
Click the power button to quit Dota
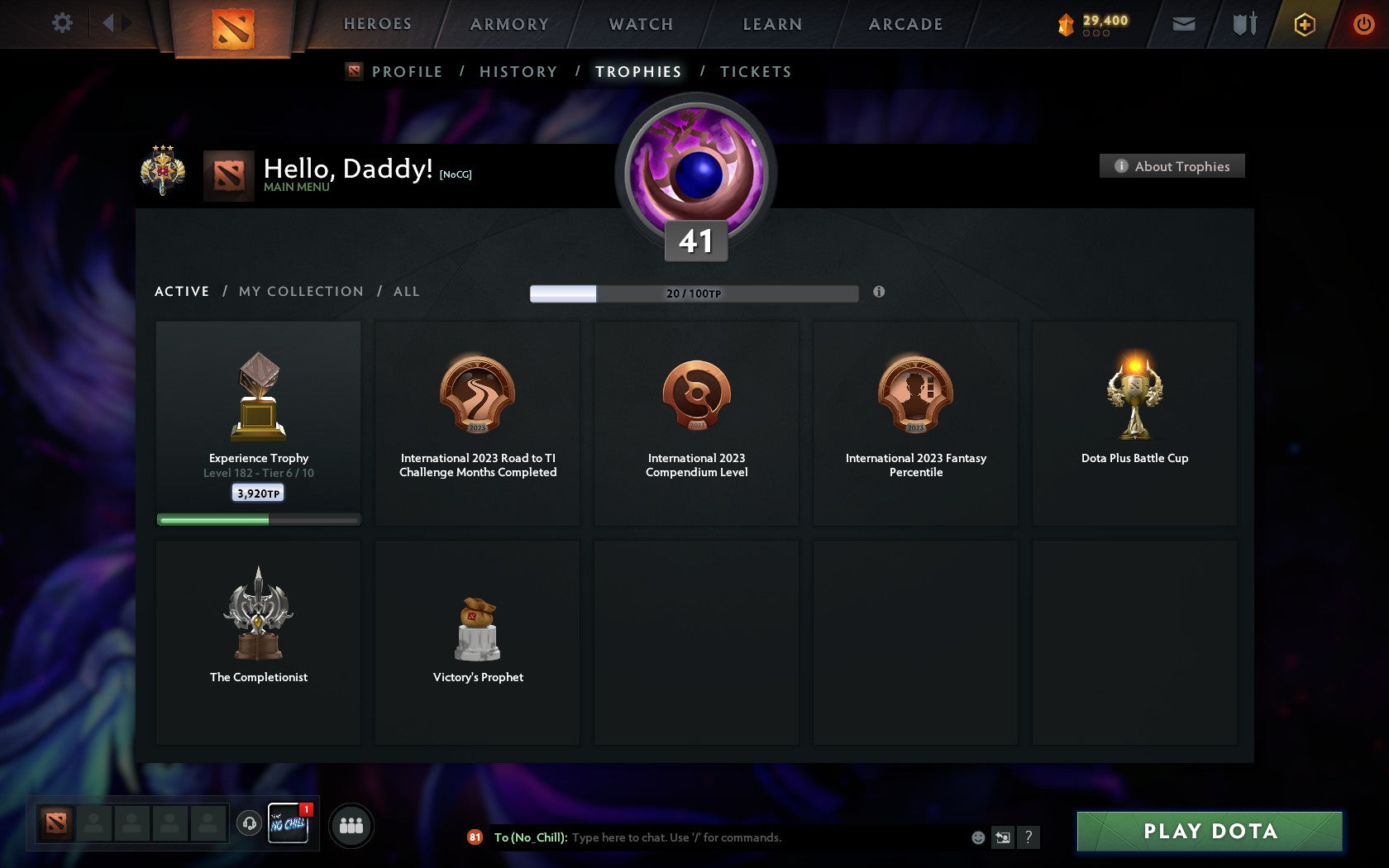click(x=1363, y=24)
